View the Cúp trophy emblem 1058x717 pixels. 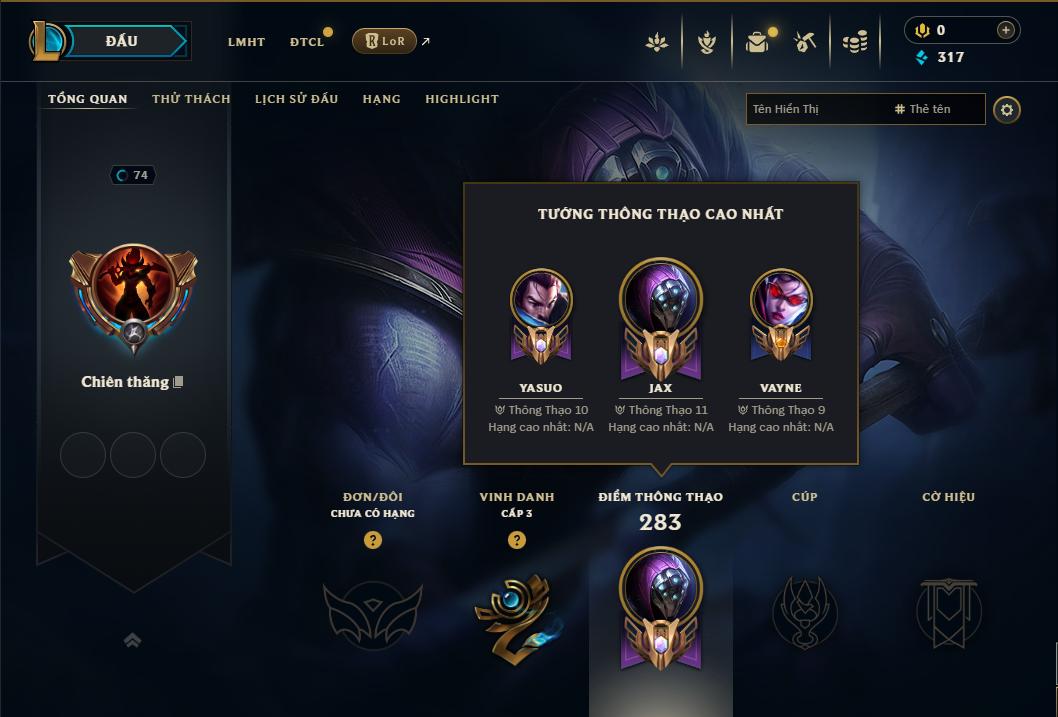(x=805, y=612)
